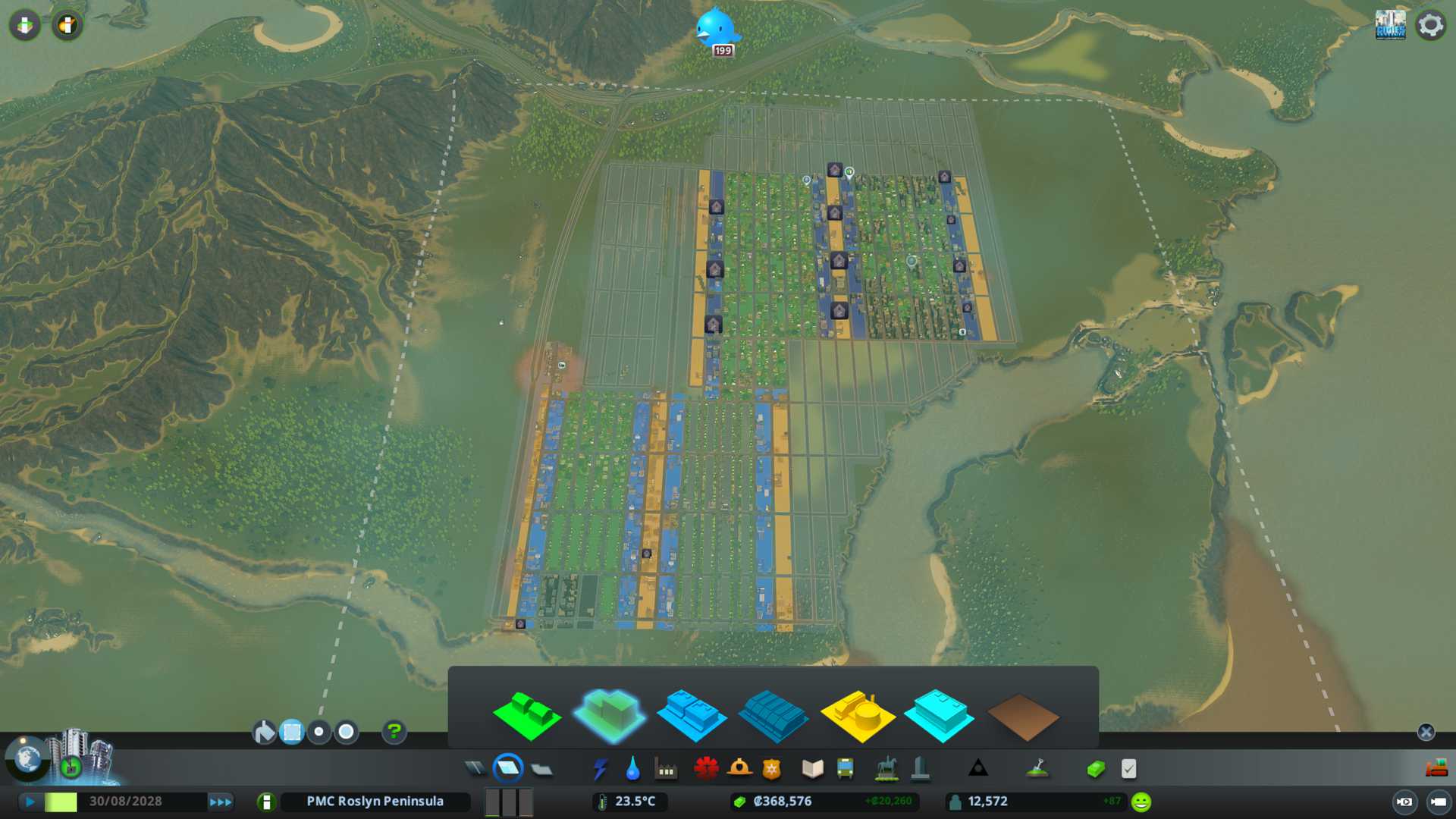This screenshot has width=1456, height=819.
Task: Open the Public Transport bus menu
Action: (x=845, y=769)
